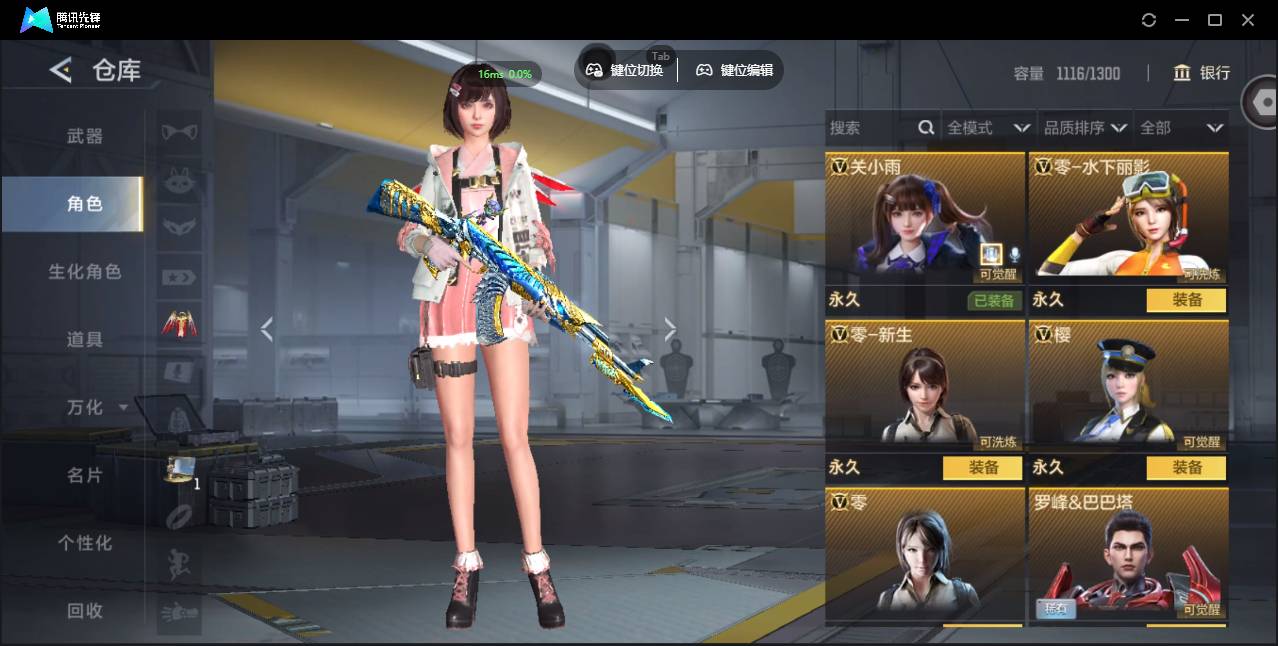Viewport: 1278px width, 646px height.
Task: Equip the 樱 character
Action: pyautogui.click(x=1186, y=467)
